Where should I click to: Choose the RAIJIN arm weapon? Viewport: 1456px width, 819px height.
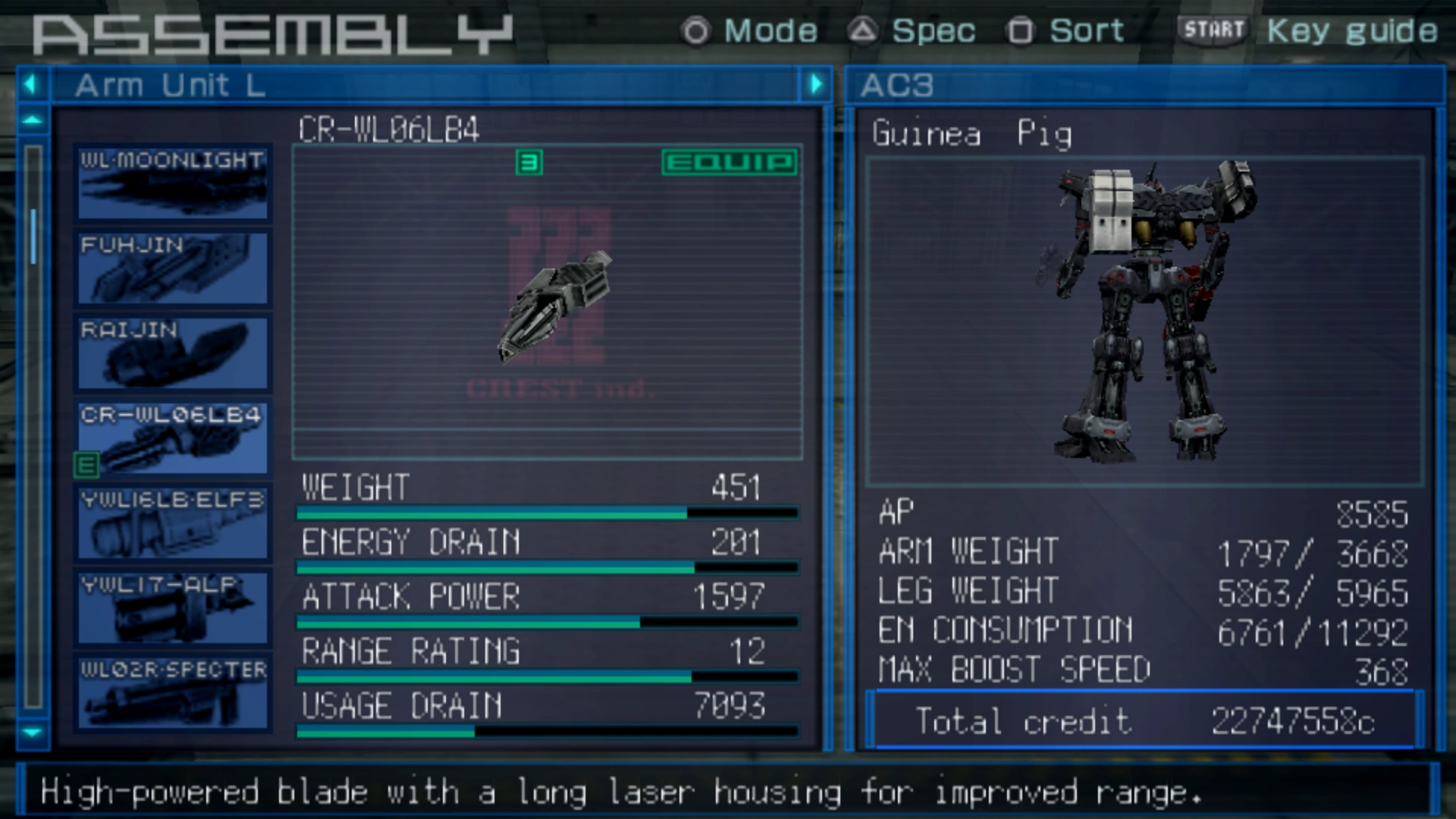171,353
